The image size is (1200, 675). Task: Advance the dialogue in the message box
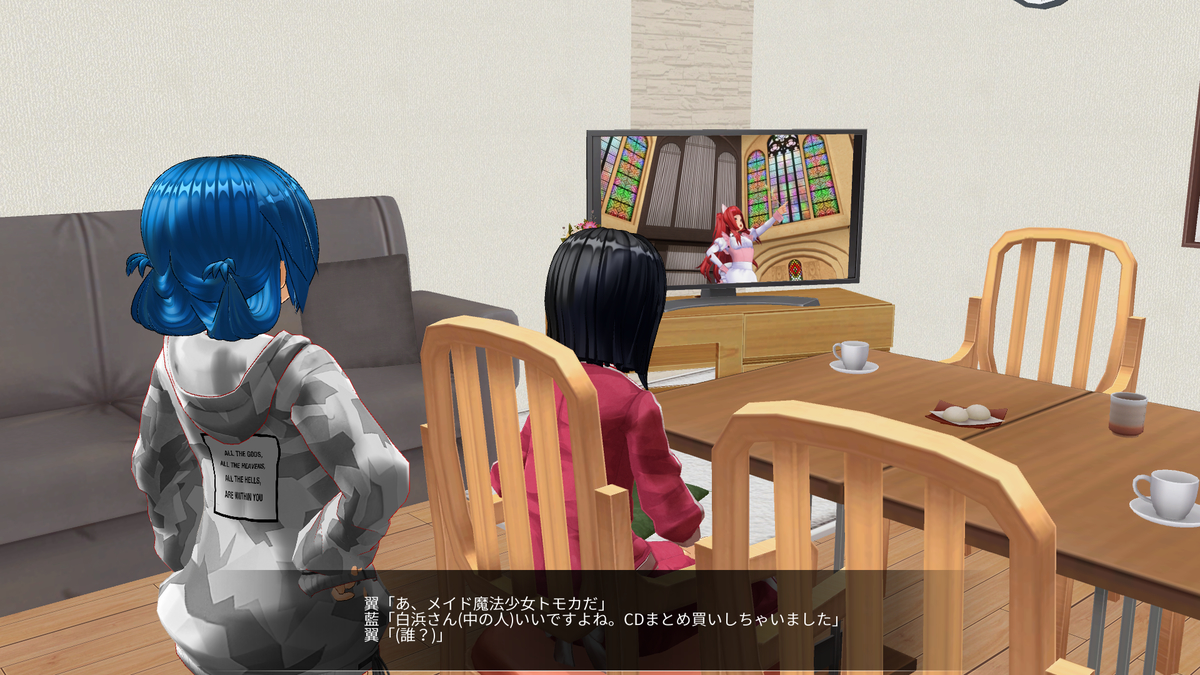point(600,620)
